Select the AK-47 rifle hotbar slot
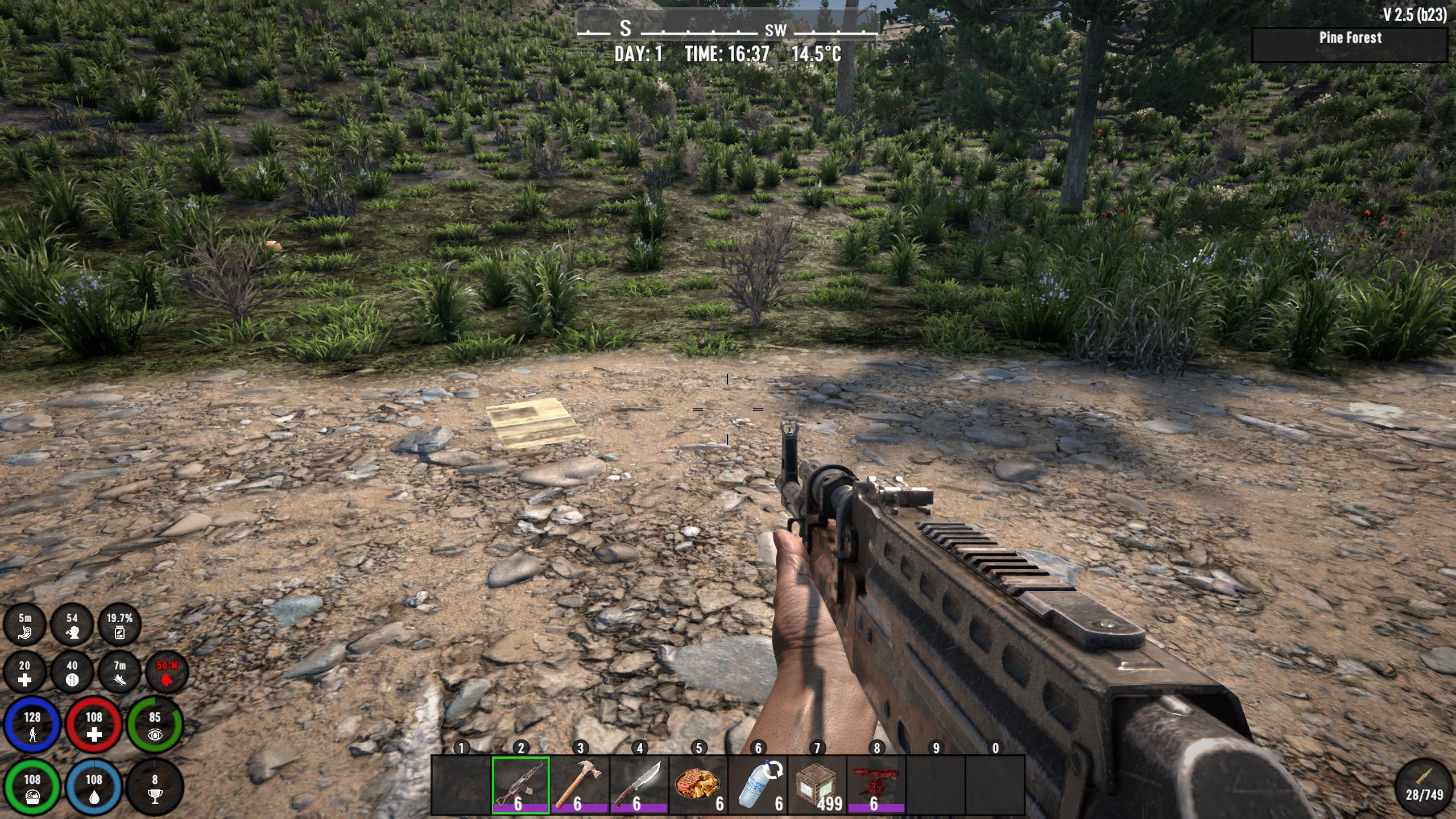 point(520,785)
